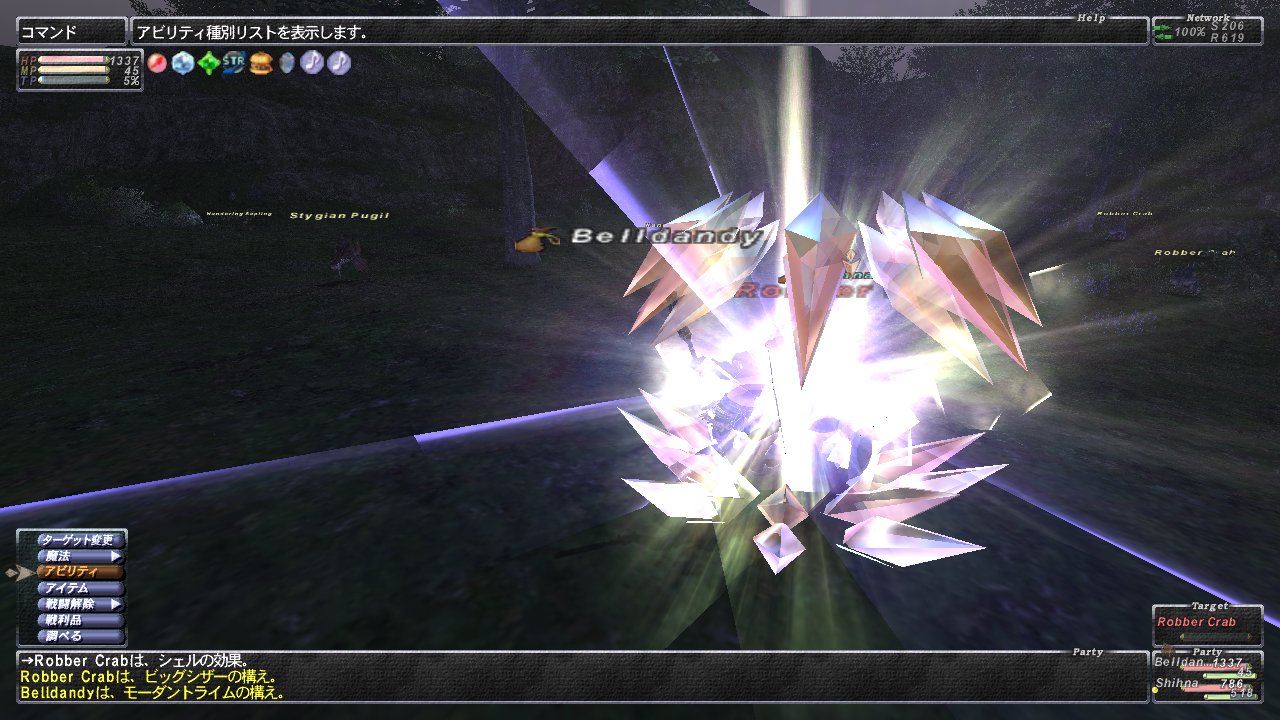
Task: Click the battle chat log window
Action: coord(580,677)
